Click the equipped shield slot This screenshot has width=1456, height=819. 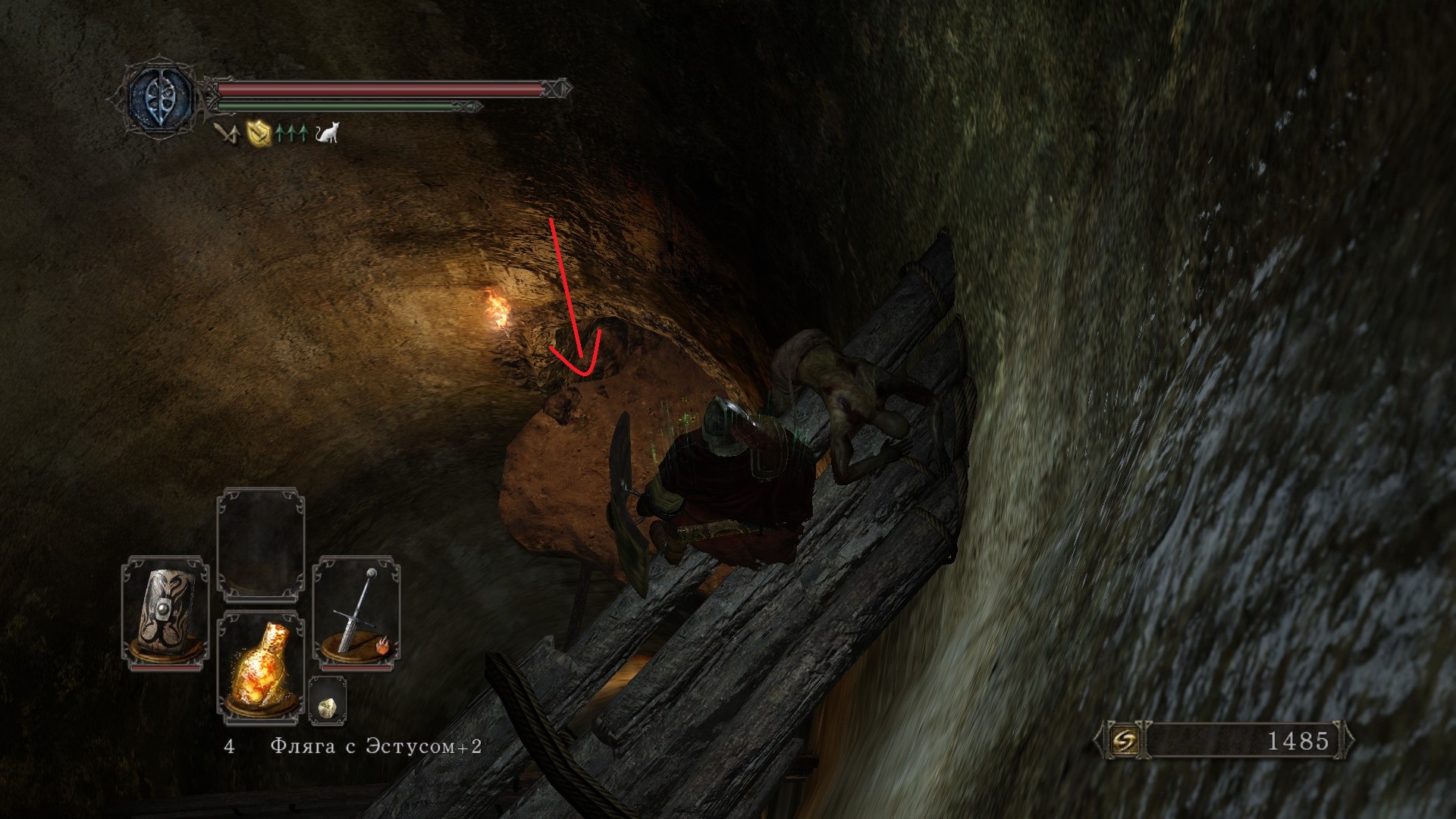[165, 610]
